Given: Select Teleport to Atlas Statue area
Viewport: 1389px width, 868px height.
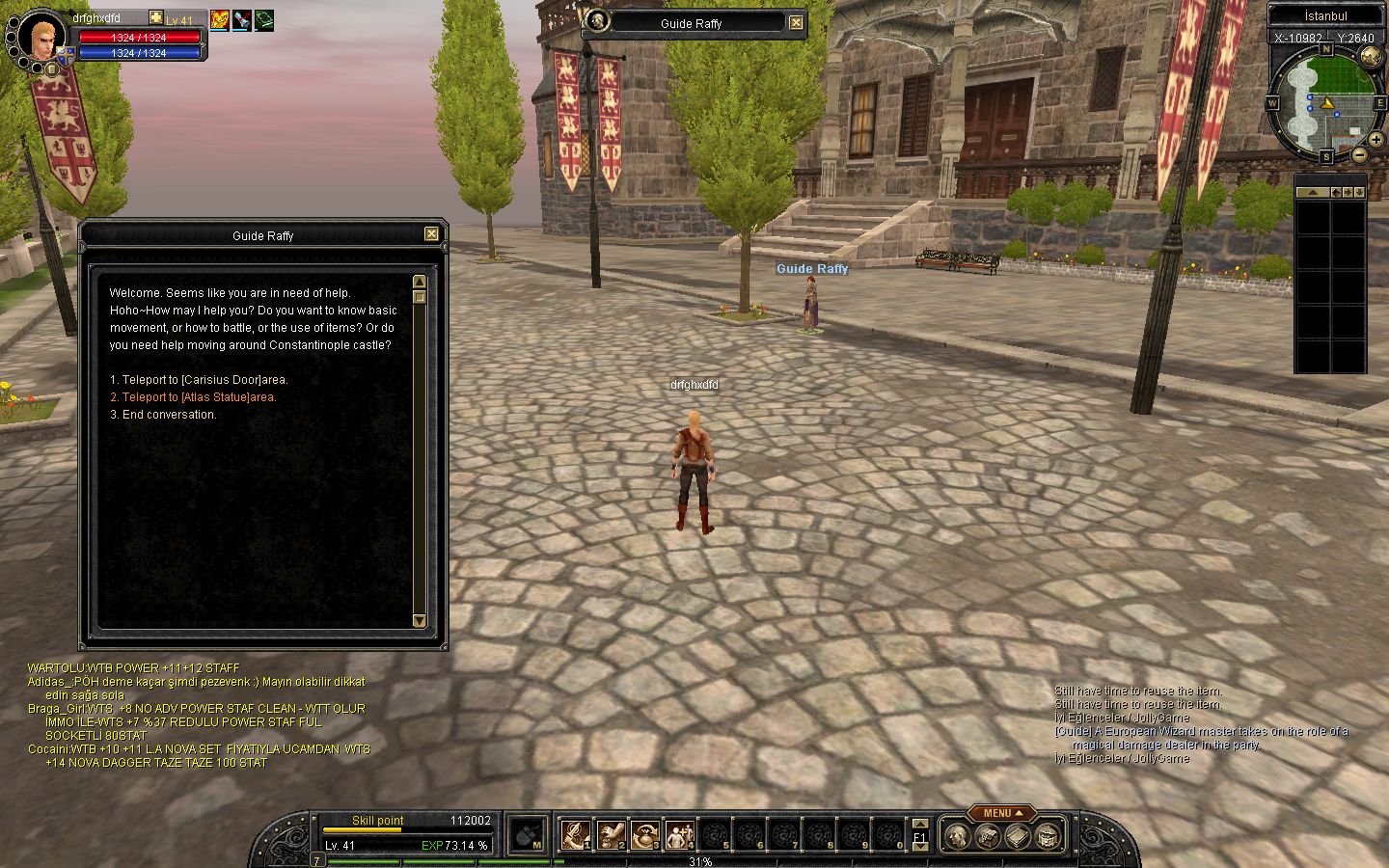Looking at the screenshot, I should [x=199, y=397].
